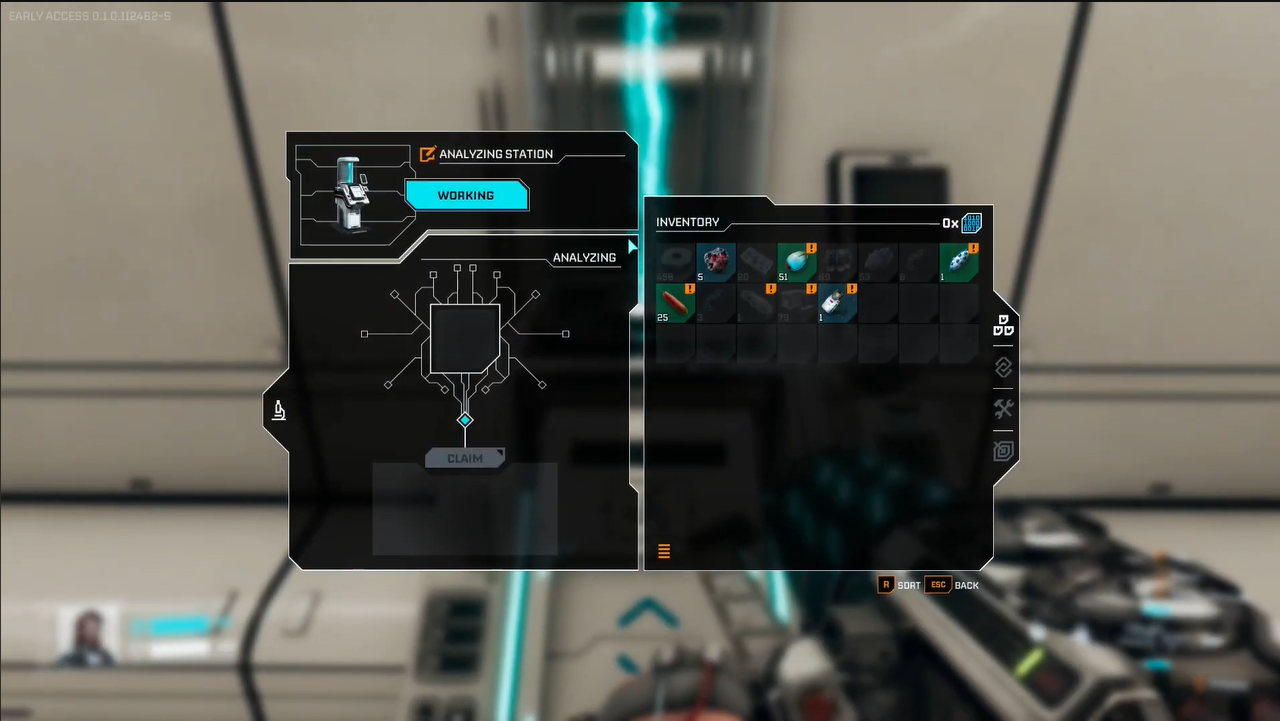Select the blue spotted white item
Viewport: 1280px width, 721px height.
(x=958, y=262)
